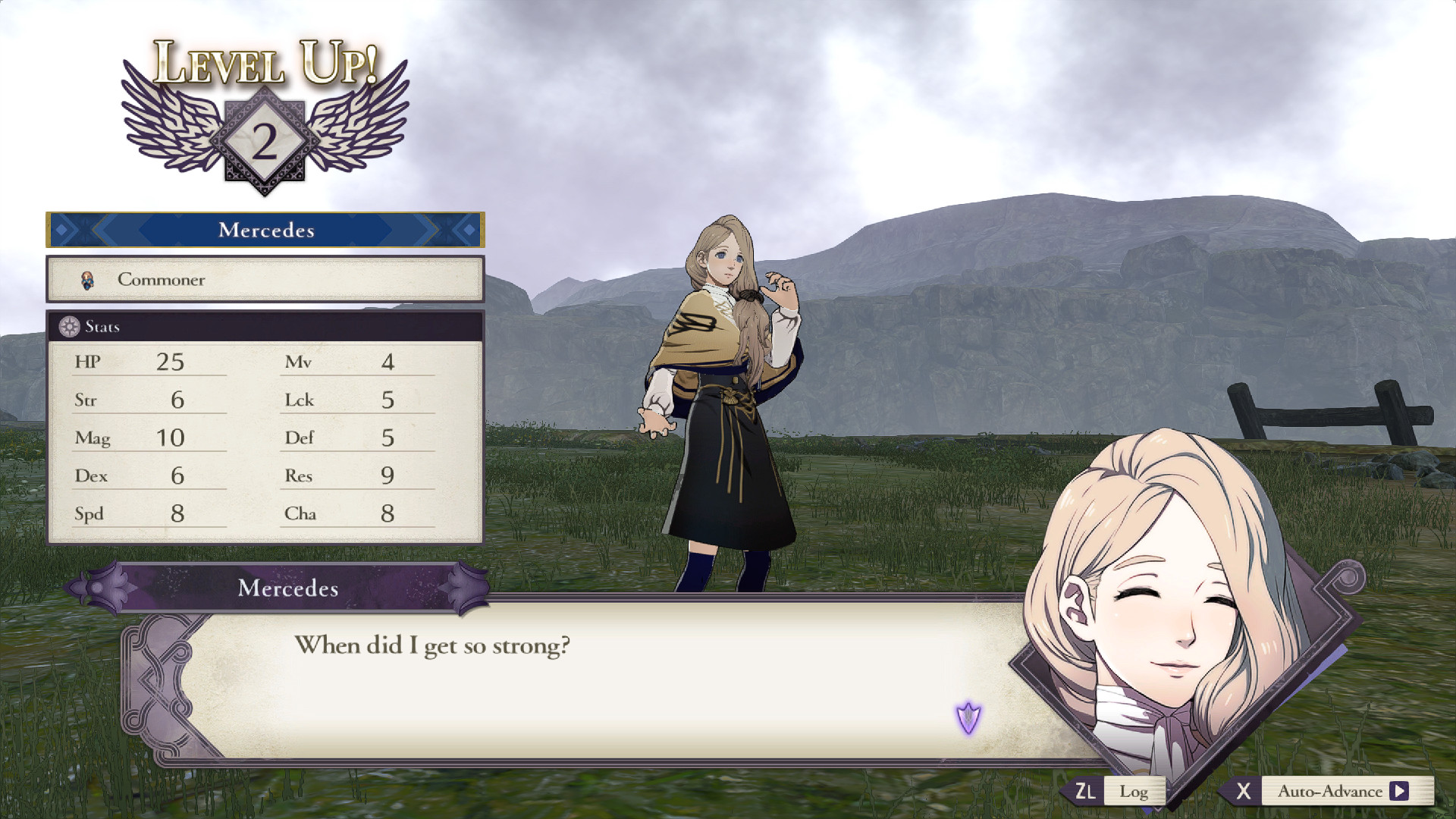Click the Stats panel gear icon
The width and height of the screenshot is (1456, 819).
point(67,326)
